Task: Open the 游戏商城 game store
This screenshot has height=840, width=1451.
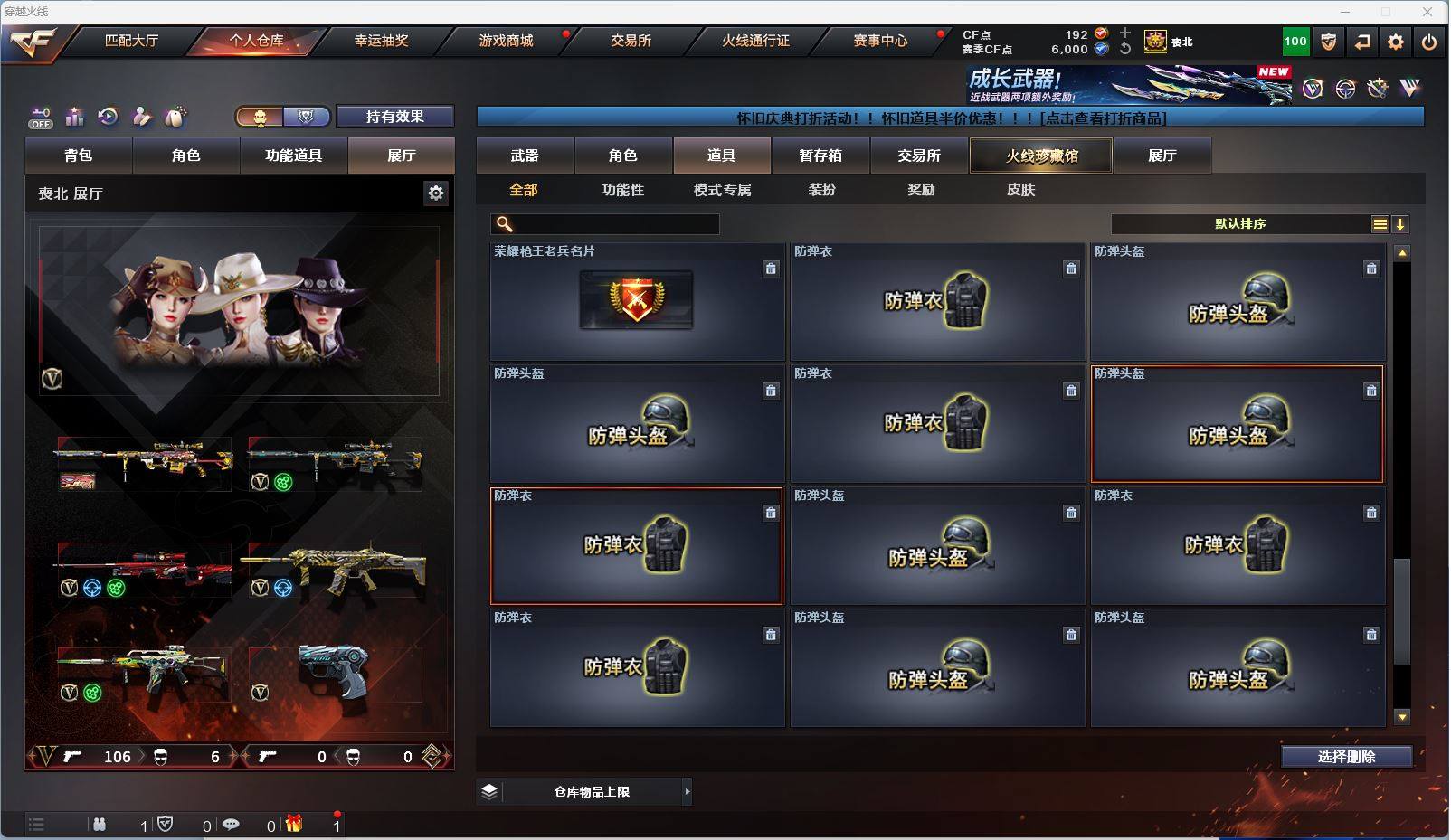Action: click(x=506, y=41)
